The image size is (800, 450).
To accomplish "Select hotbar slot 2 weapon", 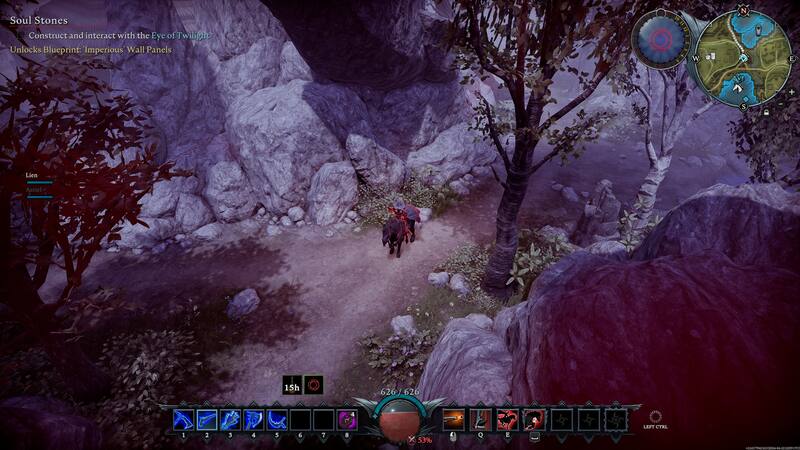I will click(x=207, y=419).
